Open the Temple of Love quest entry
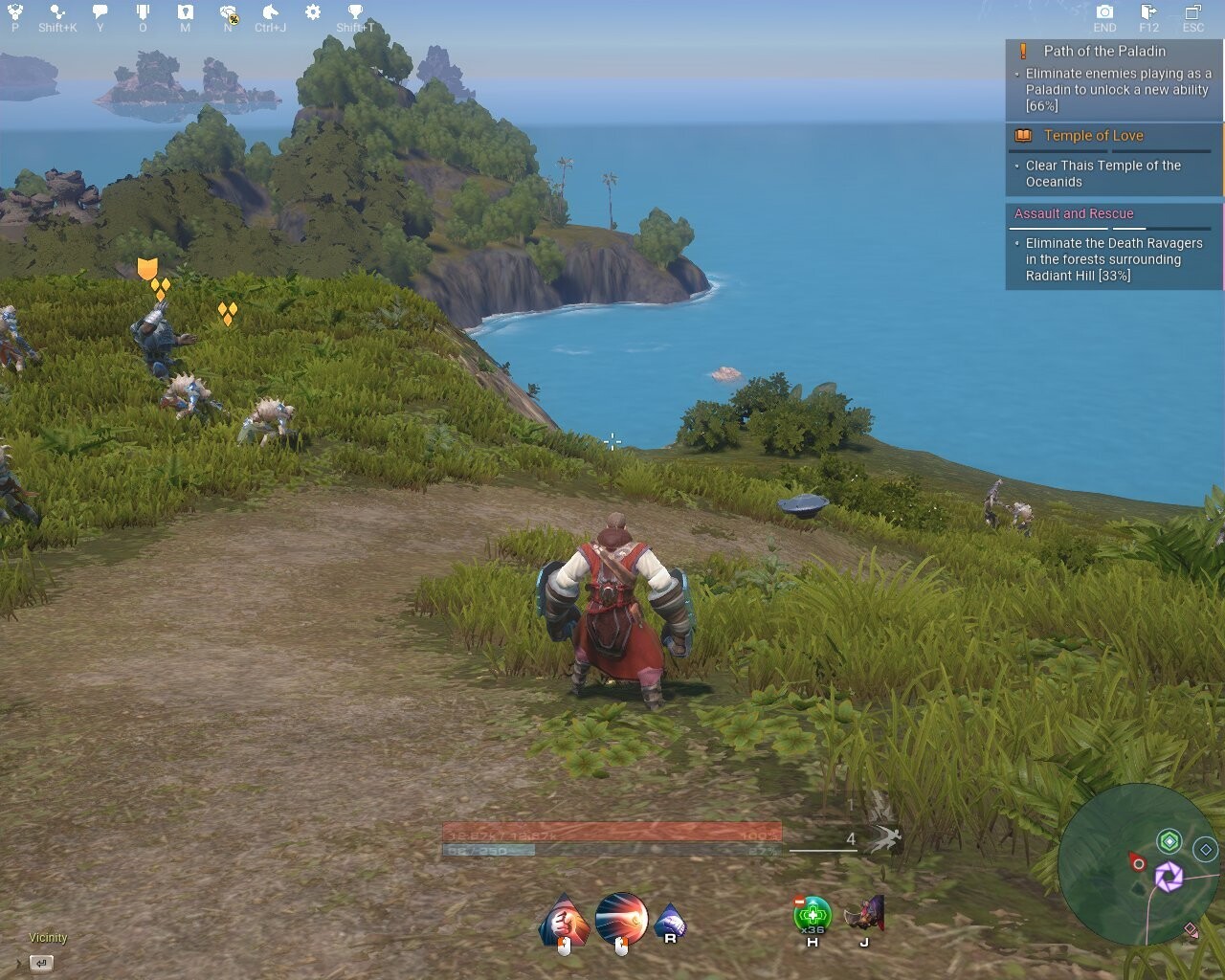This screenshot has height=980, width=1225. pyautogui.click(x=1094, y=135)
